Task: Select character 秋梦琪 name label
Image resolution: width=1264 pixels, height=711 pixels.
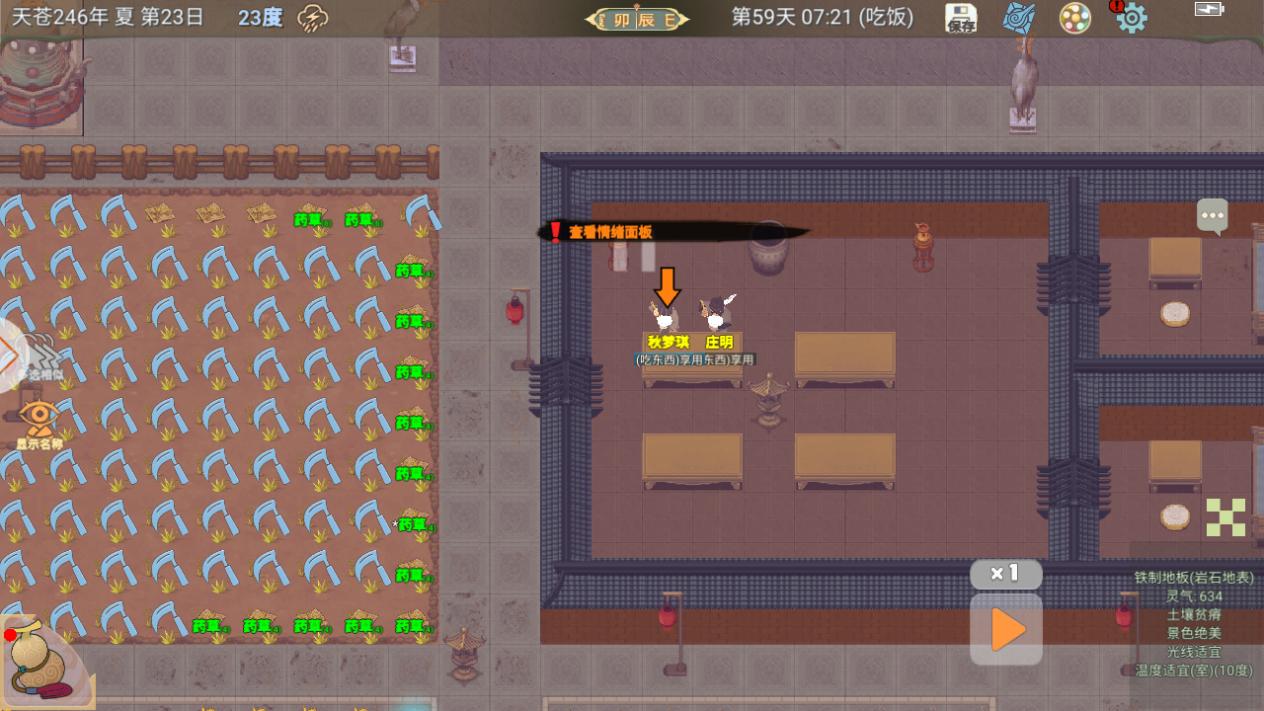Action: [668, 342]
